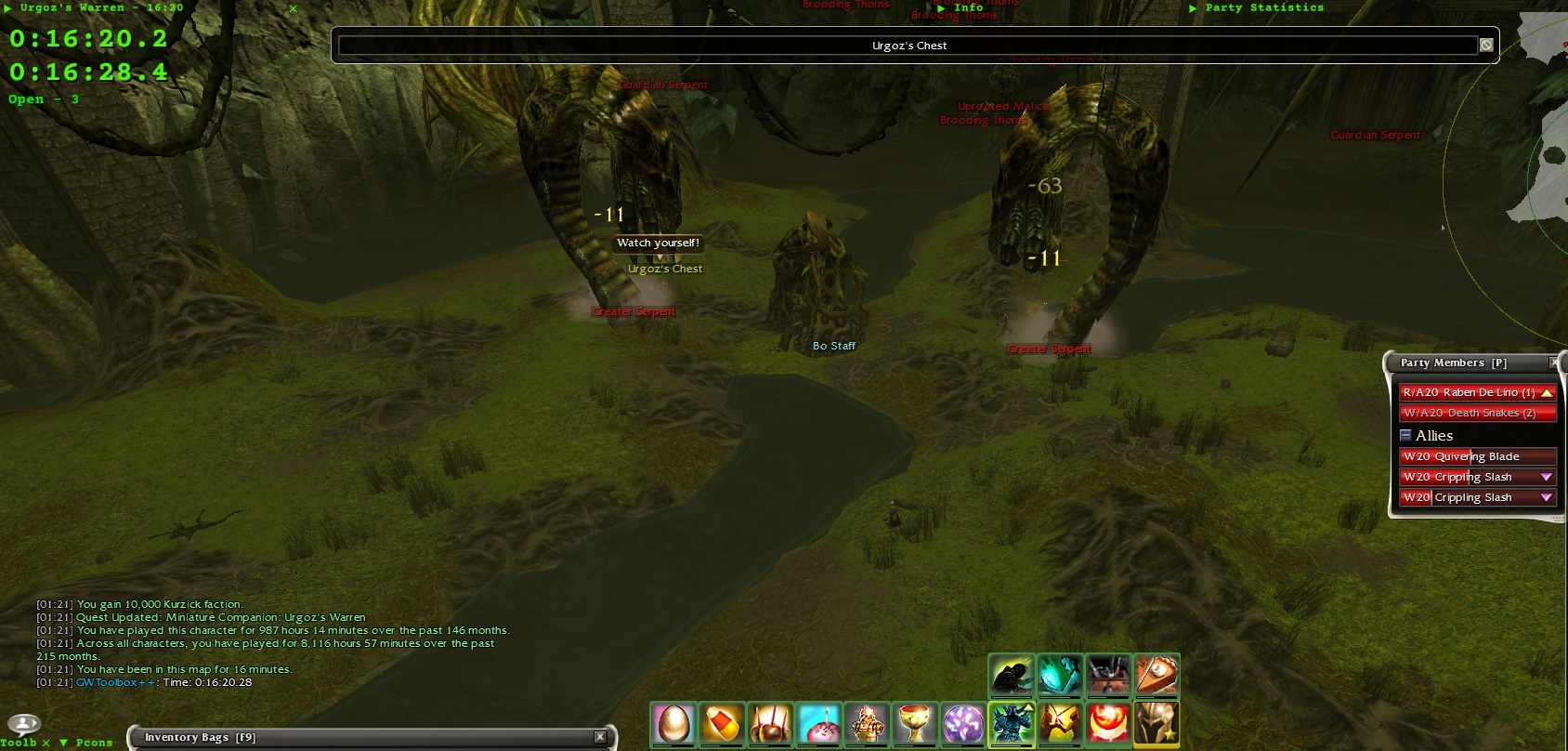
Task: Activate the purple orb item
Action: pyautogui.click(x=963, y=723)
